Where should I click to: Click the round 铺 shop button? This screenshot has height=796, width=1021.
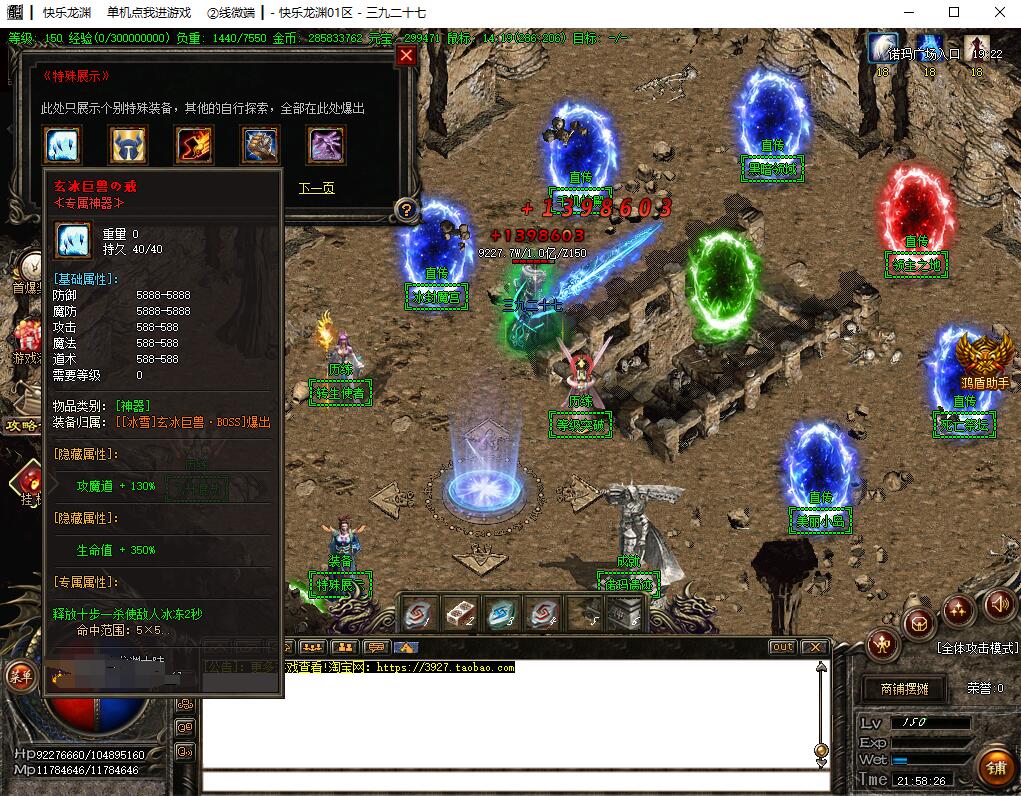pyautogui.click(x=995, y=767)
